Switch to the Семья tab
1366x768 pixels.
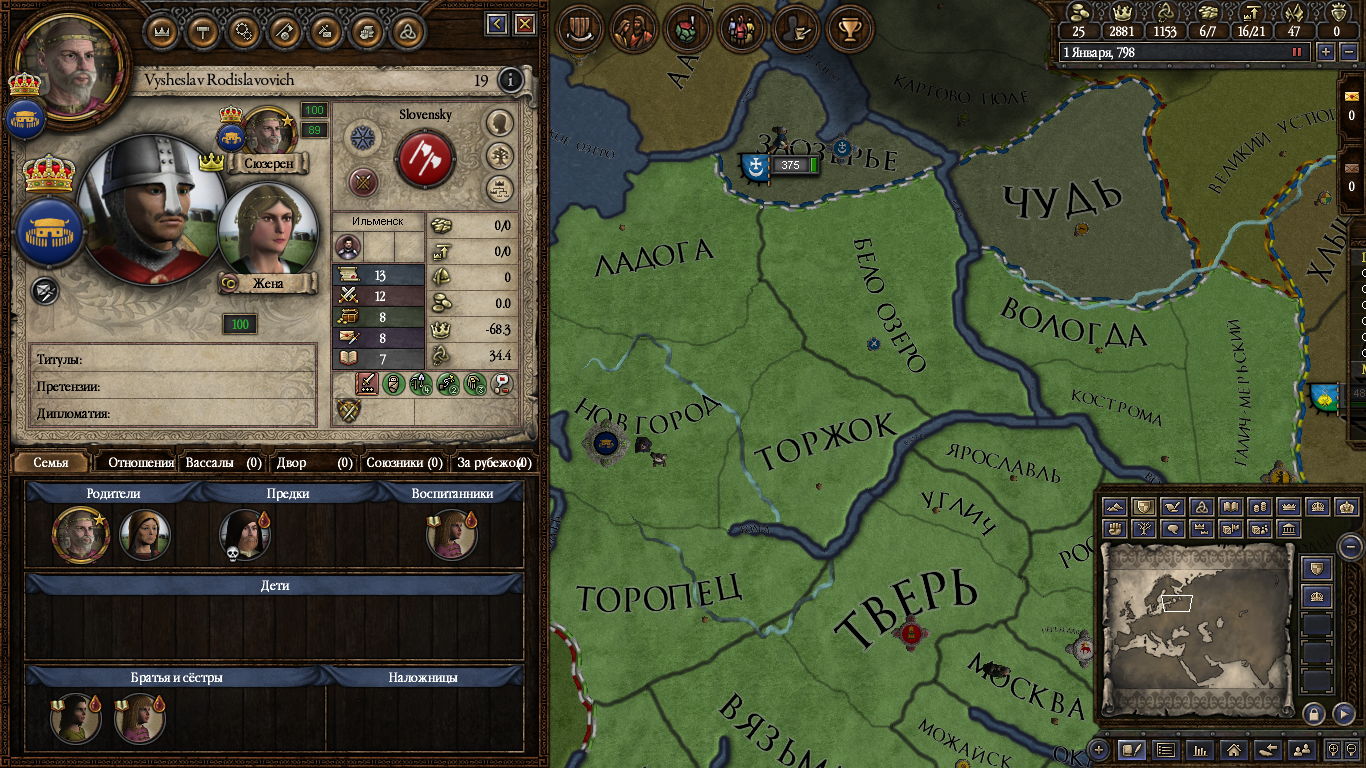point(51,463)
